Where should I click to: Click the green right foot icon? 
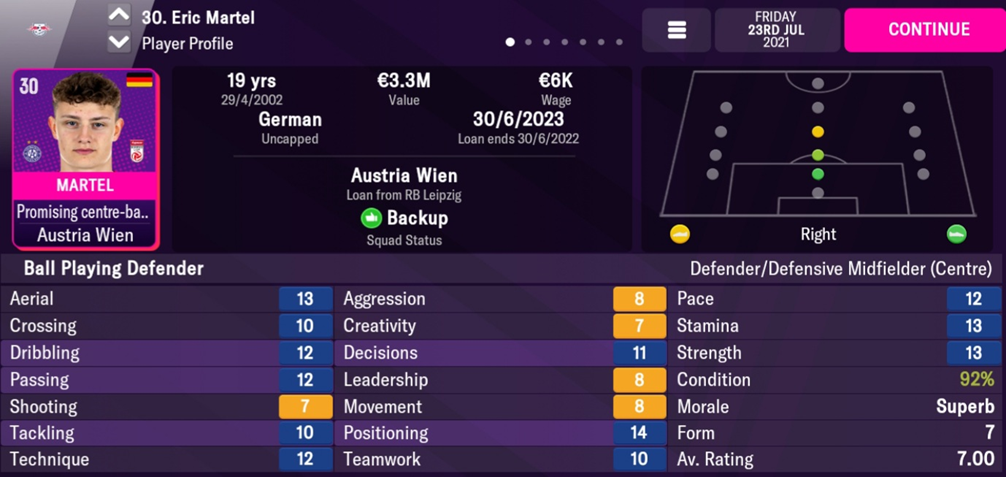click(x=956, y=234)
